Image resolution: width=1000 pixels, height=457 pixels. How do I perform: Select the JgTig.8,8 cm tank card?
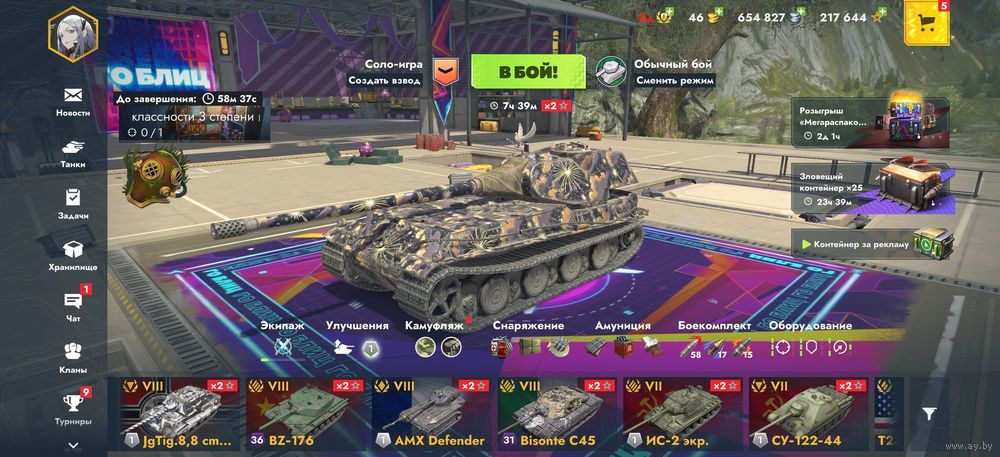coord(180,413)
